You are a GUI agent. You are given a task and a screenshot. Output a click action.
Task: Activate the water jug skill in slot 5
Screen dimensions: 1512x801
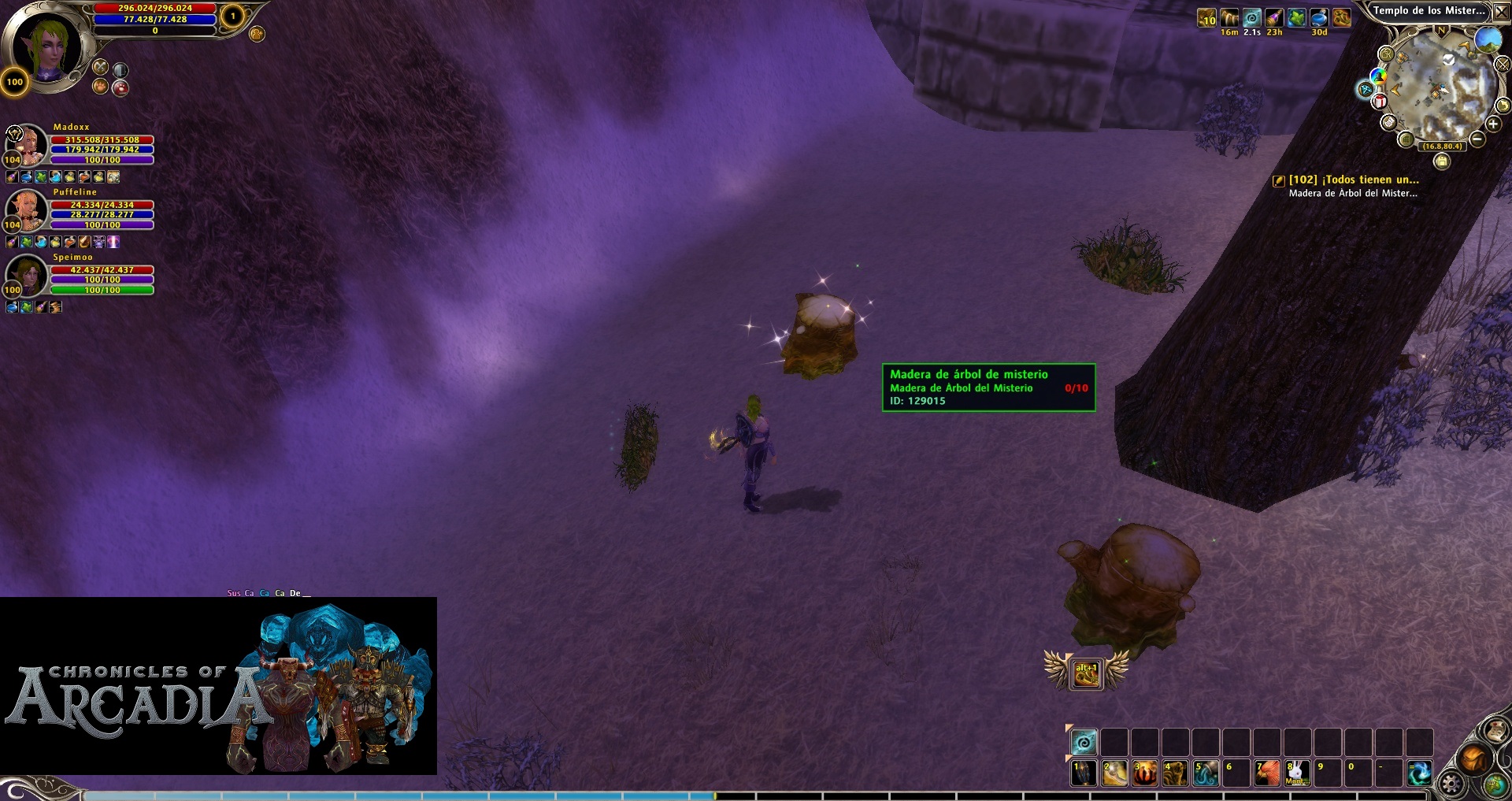tap(1206, 773)
